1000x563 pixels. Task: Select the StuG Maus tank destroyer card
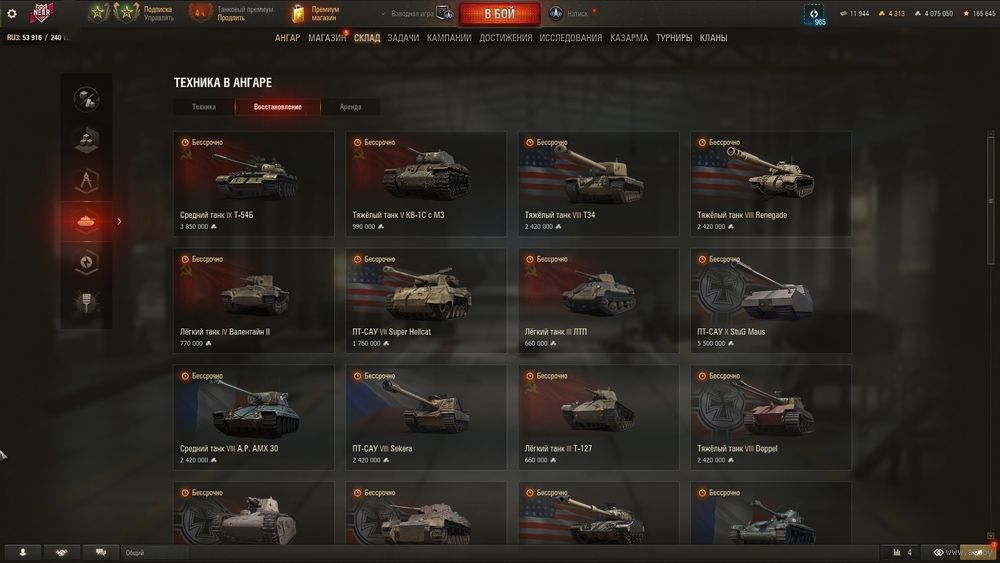pos(770,300)
